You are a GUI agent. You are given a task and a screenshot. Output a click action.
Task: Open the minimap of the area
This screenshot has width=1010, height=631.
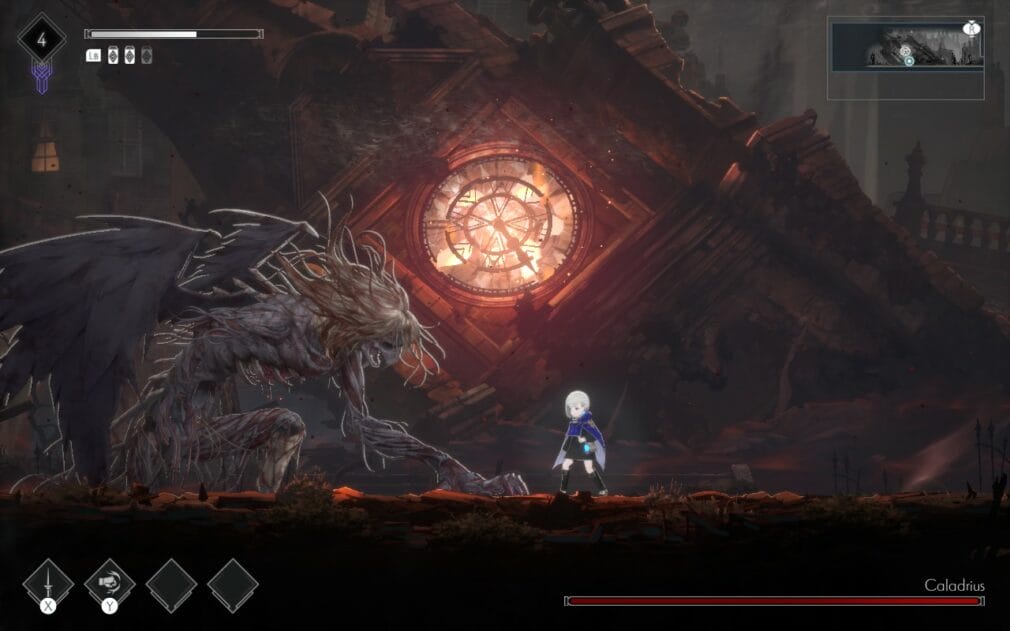[x=905, y=58]
